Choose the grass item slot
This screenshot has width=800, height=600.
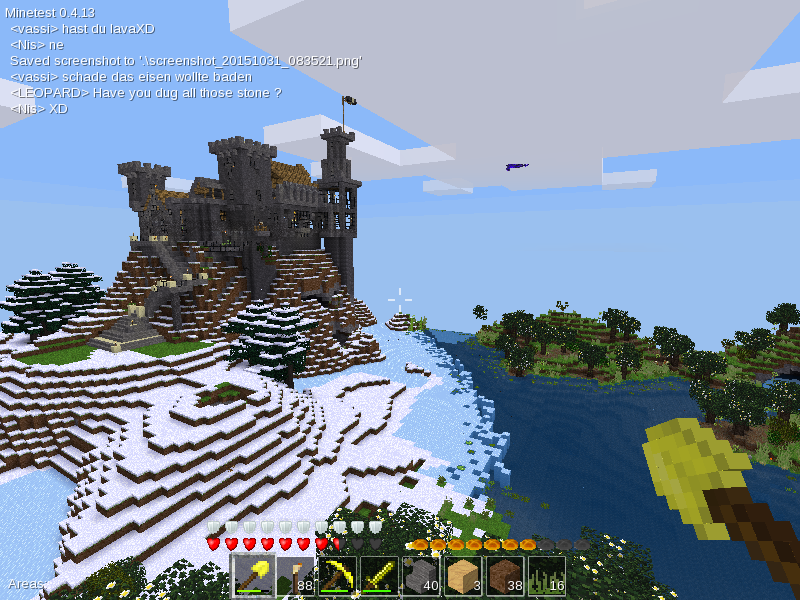(x=547, y=576)
